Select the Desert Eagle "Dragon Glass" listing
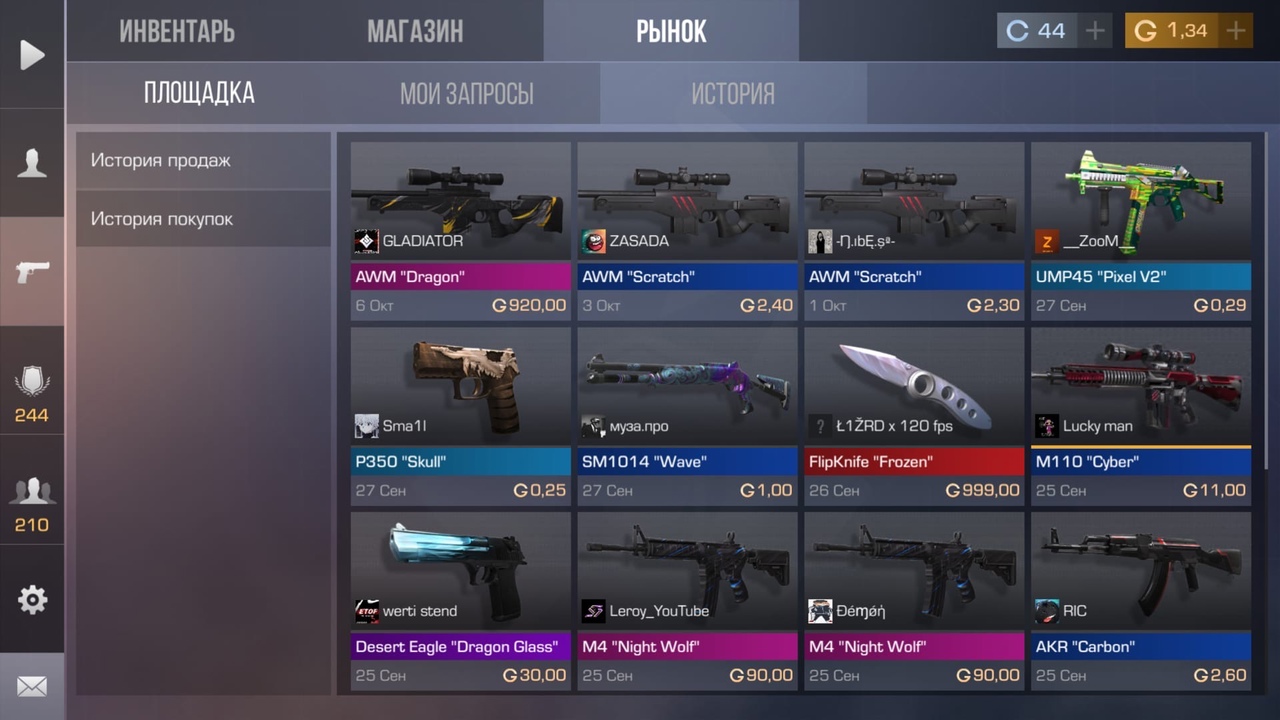1280x720 pixels. pos(460,600)
